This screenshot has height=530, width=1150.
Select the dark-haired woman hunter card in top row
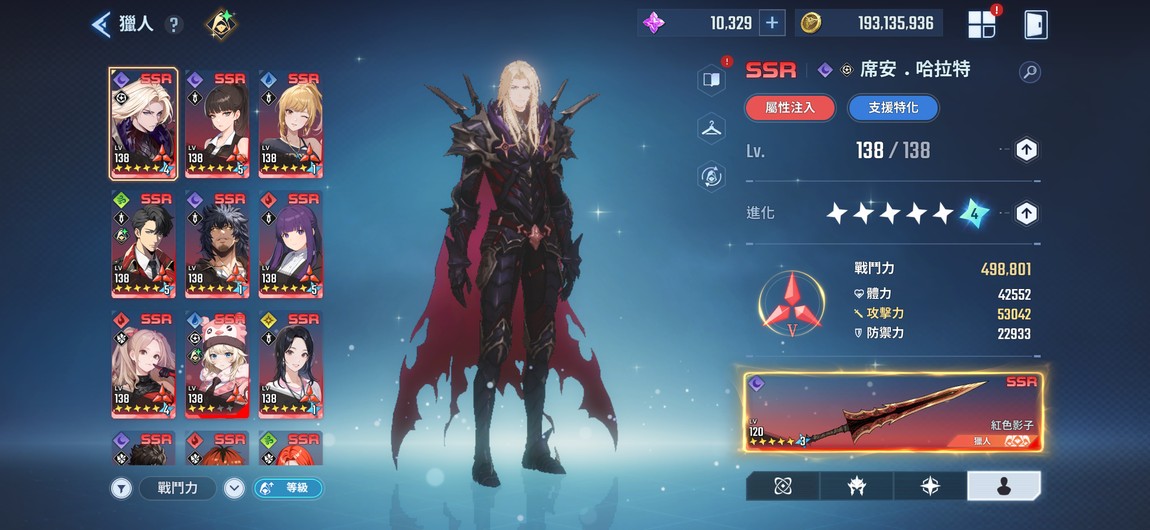[x=217, y=123]
